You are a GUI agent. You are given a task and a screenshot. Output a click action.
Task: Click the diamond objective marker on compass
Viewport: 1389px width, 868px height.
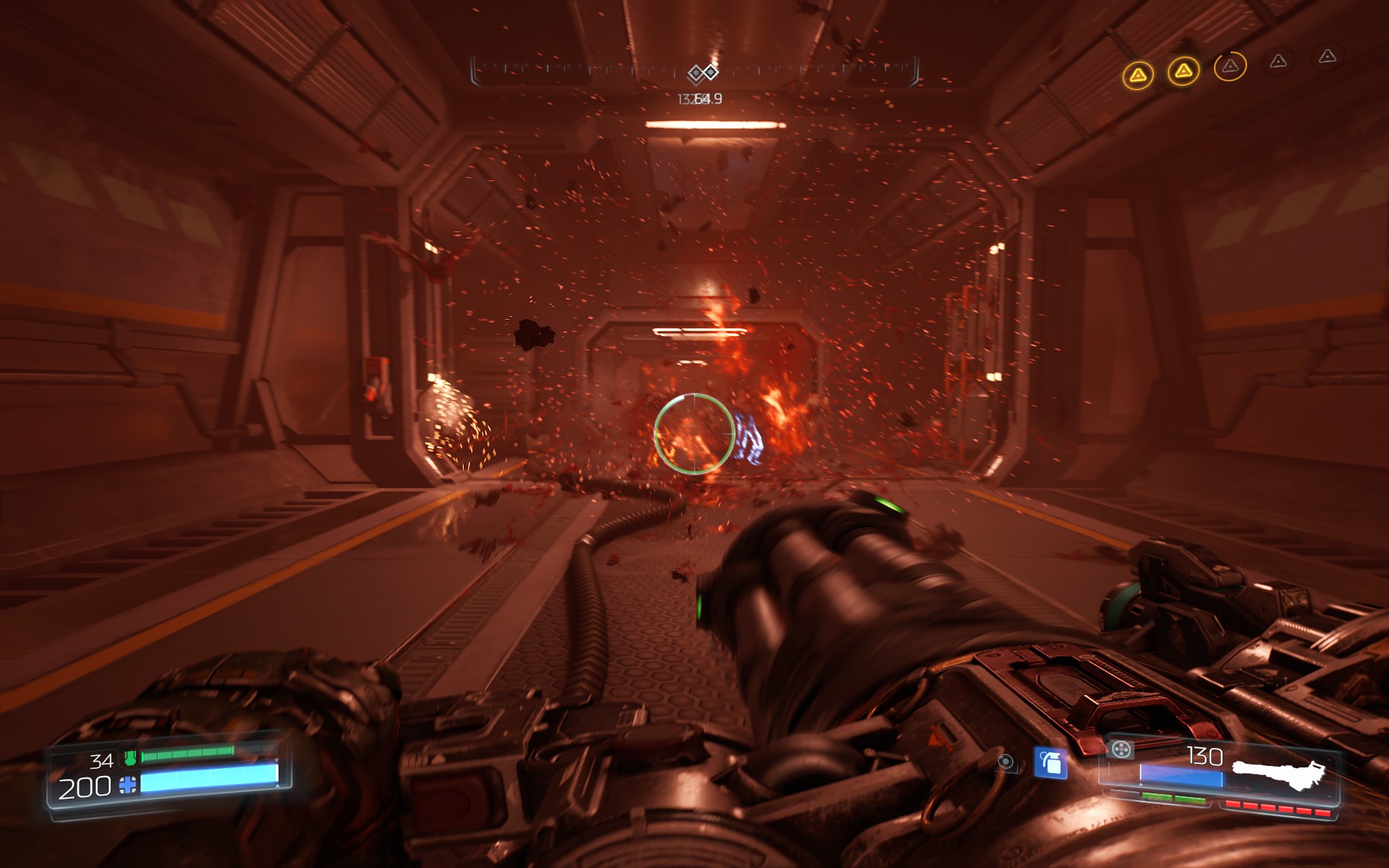[x=702, y=72]
